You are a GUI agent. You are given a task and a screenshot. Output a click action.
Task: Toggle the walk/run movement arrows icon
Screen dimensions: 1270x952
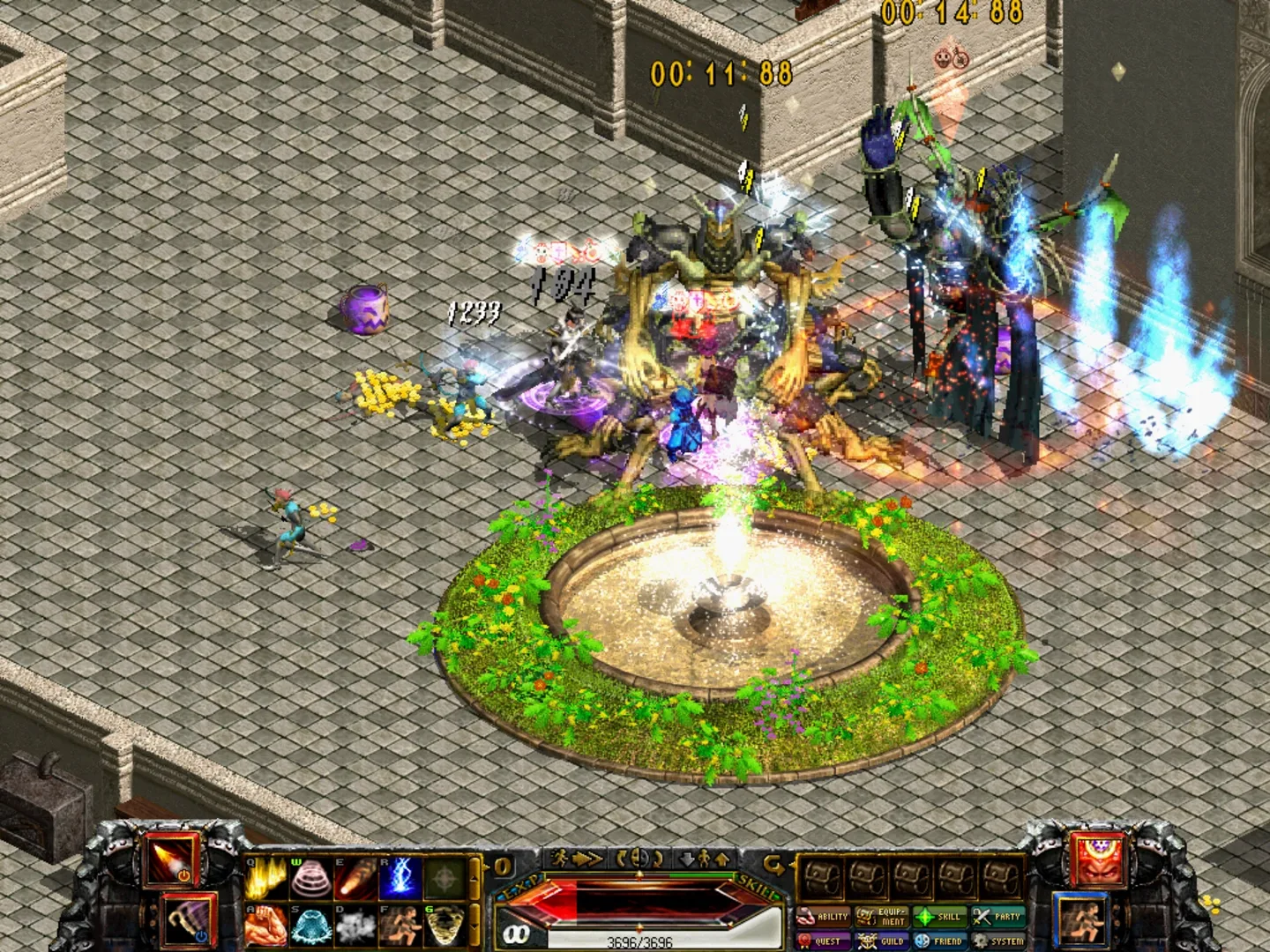point(703,859)
